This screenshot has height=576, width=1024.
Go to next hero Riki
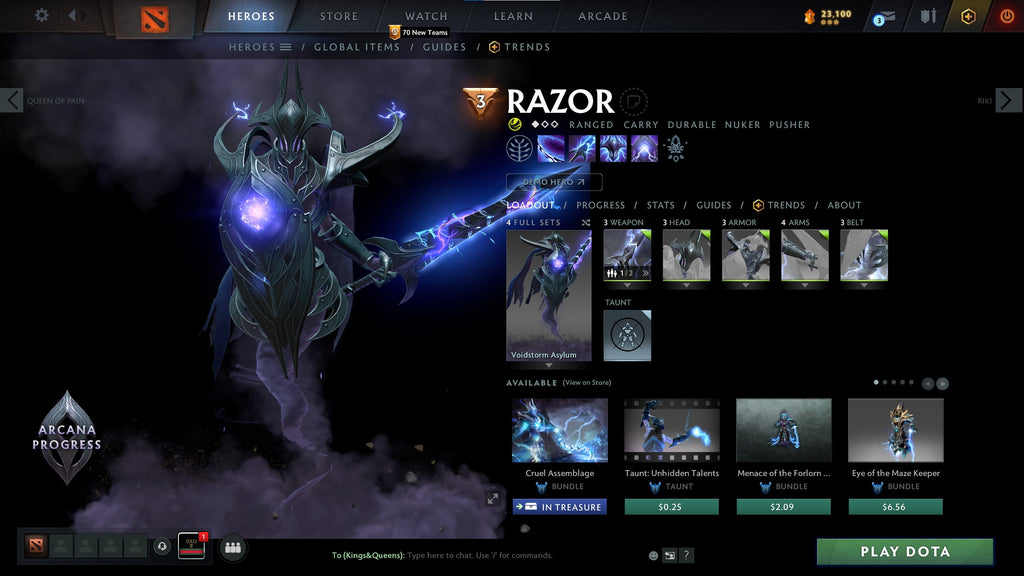pyautogui.click(x=1008, y=100)
